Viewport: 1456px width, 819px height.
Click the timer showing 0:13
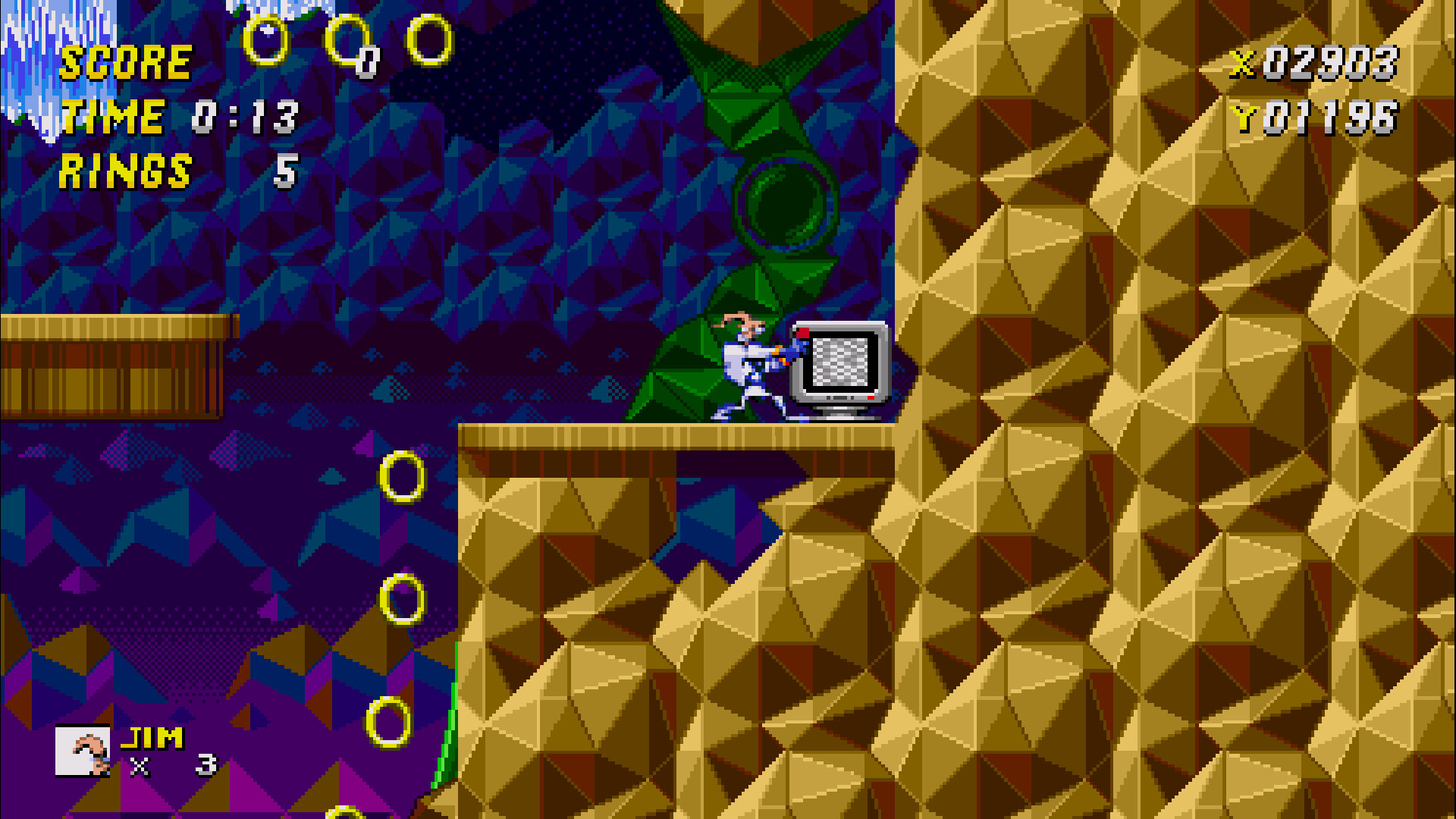tap(244, 118)
